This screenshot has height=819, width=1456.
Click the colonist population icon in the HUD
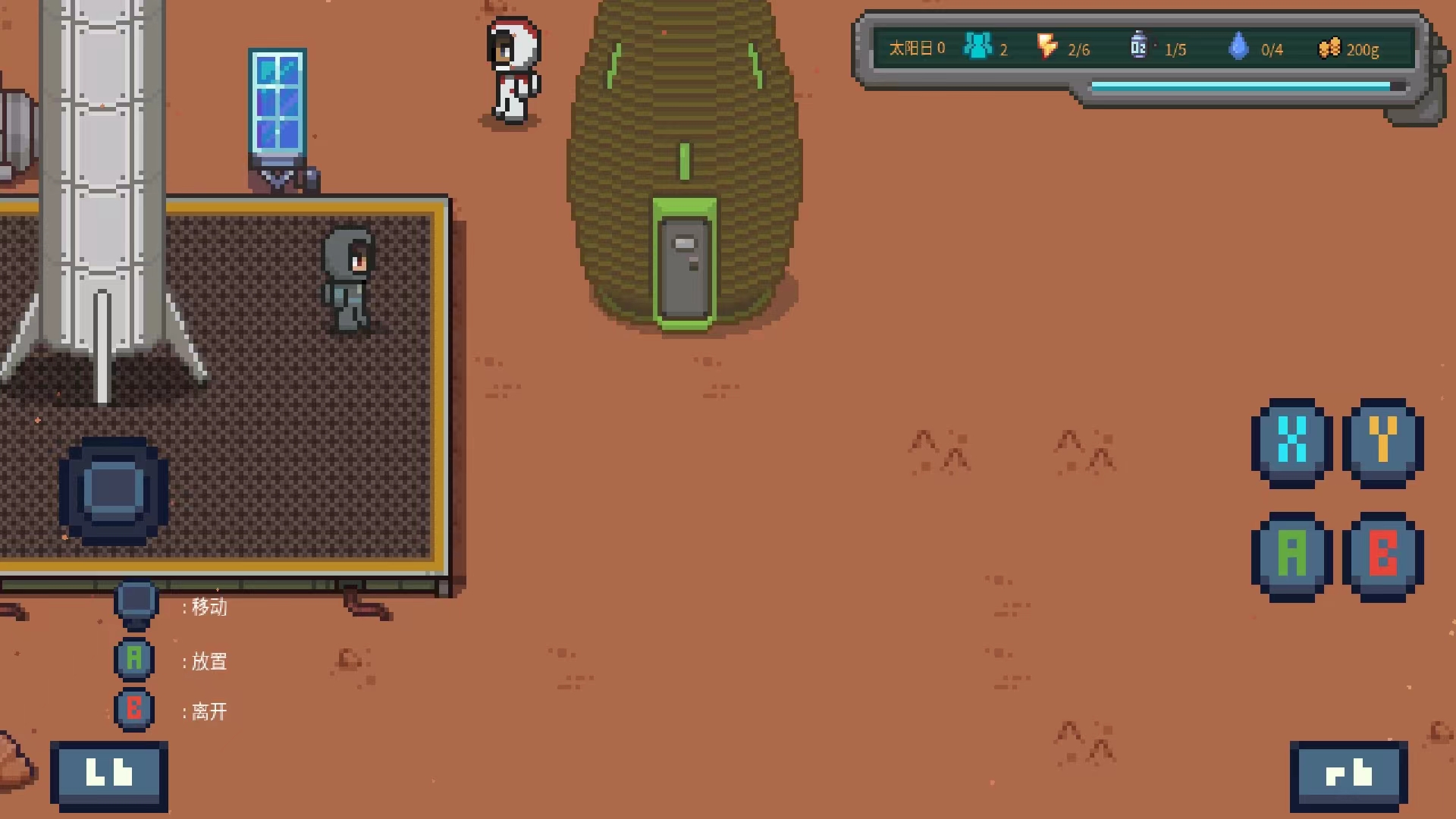point(978,45)
